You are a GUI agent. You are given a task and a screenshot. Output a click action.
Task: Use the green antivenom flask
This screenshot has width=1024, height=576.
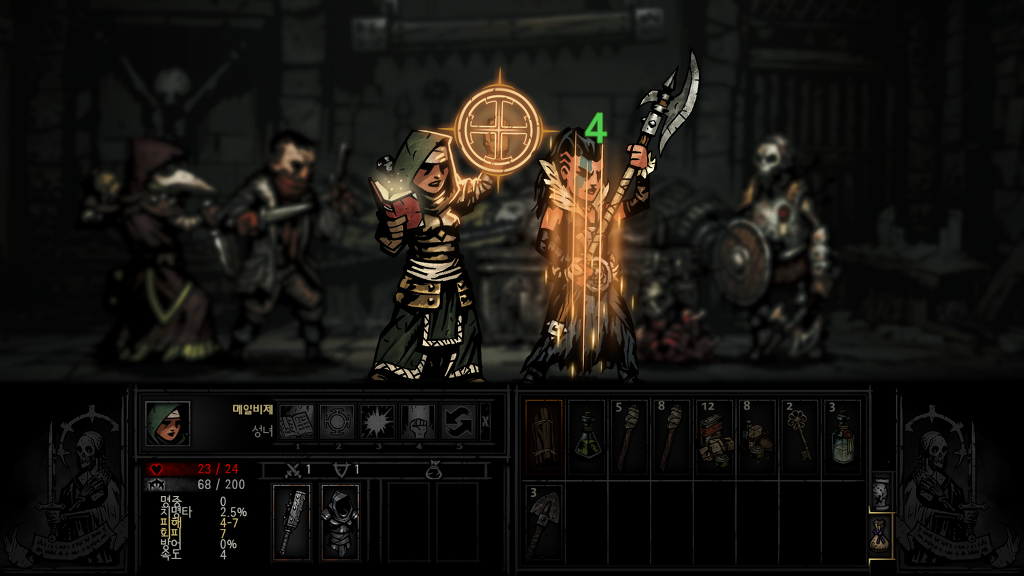click(587, 436)
